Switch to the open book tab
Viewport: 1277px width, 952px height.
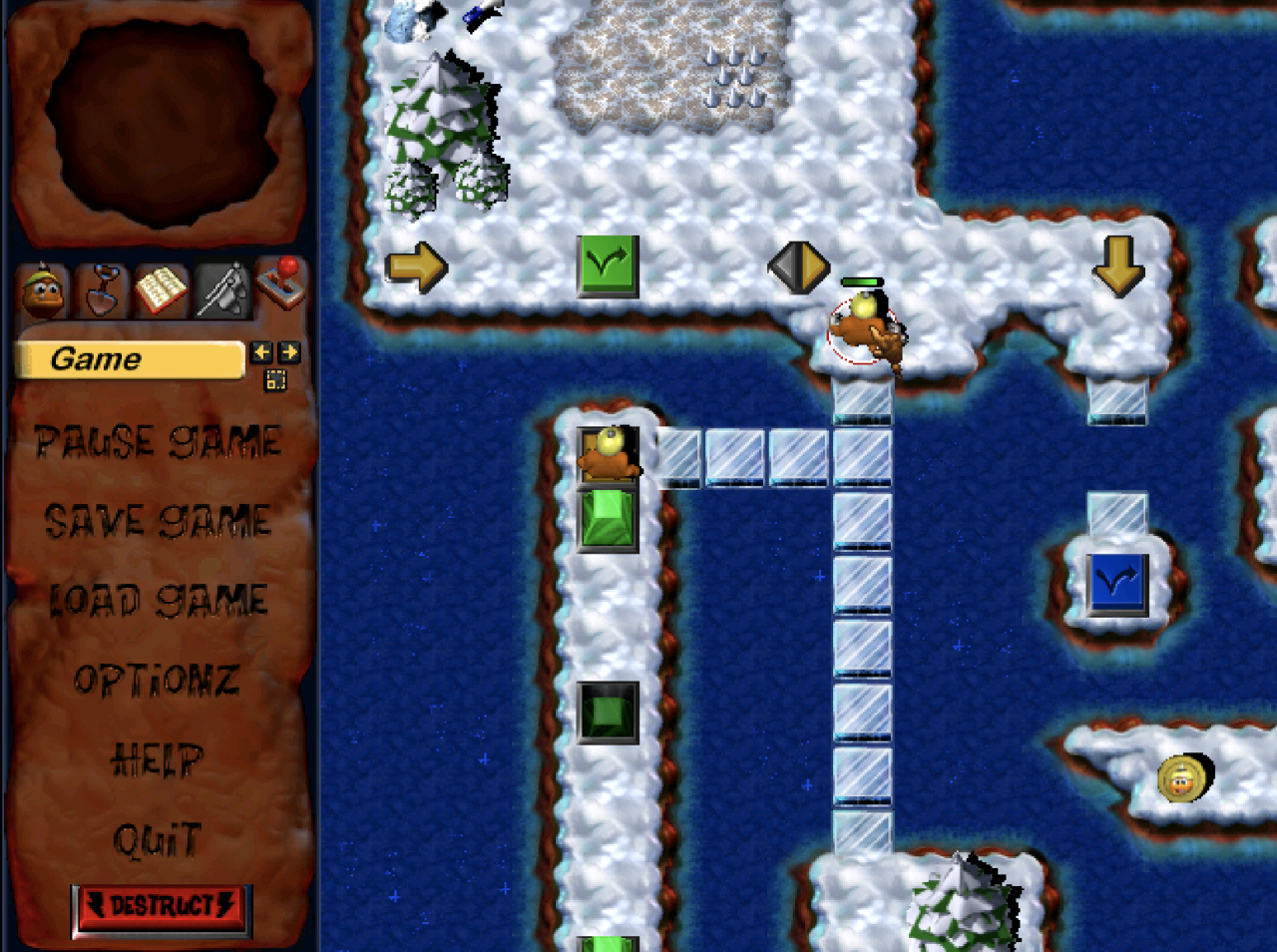(160, 290)
